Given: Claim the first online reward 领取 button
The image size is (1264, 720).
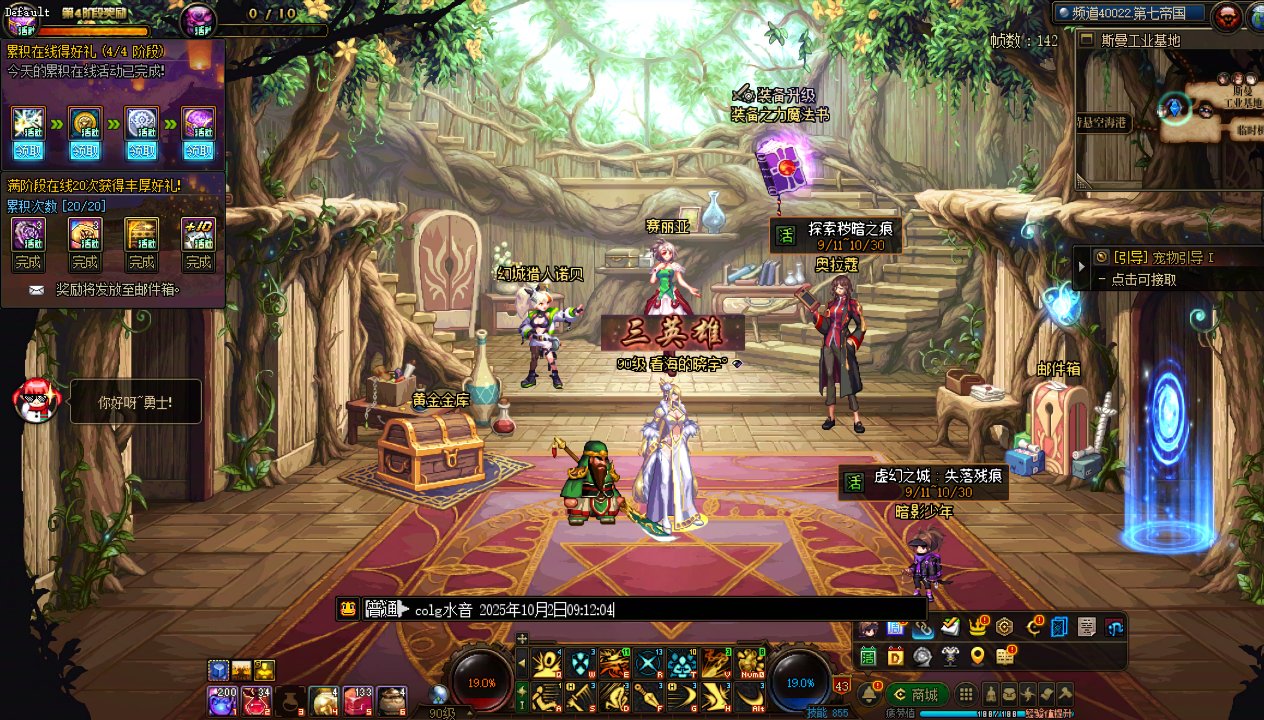Looking at the screenshot, I should point(28,151).
